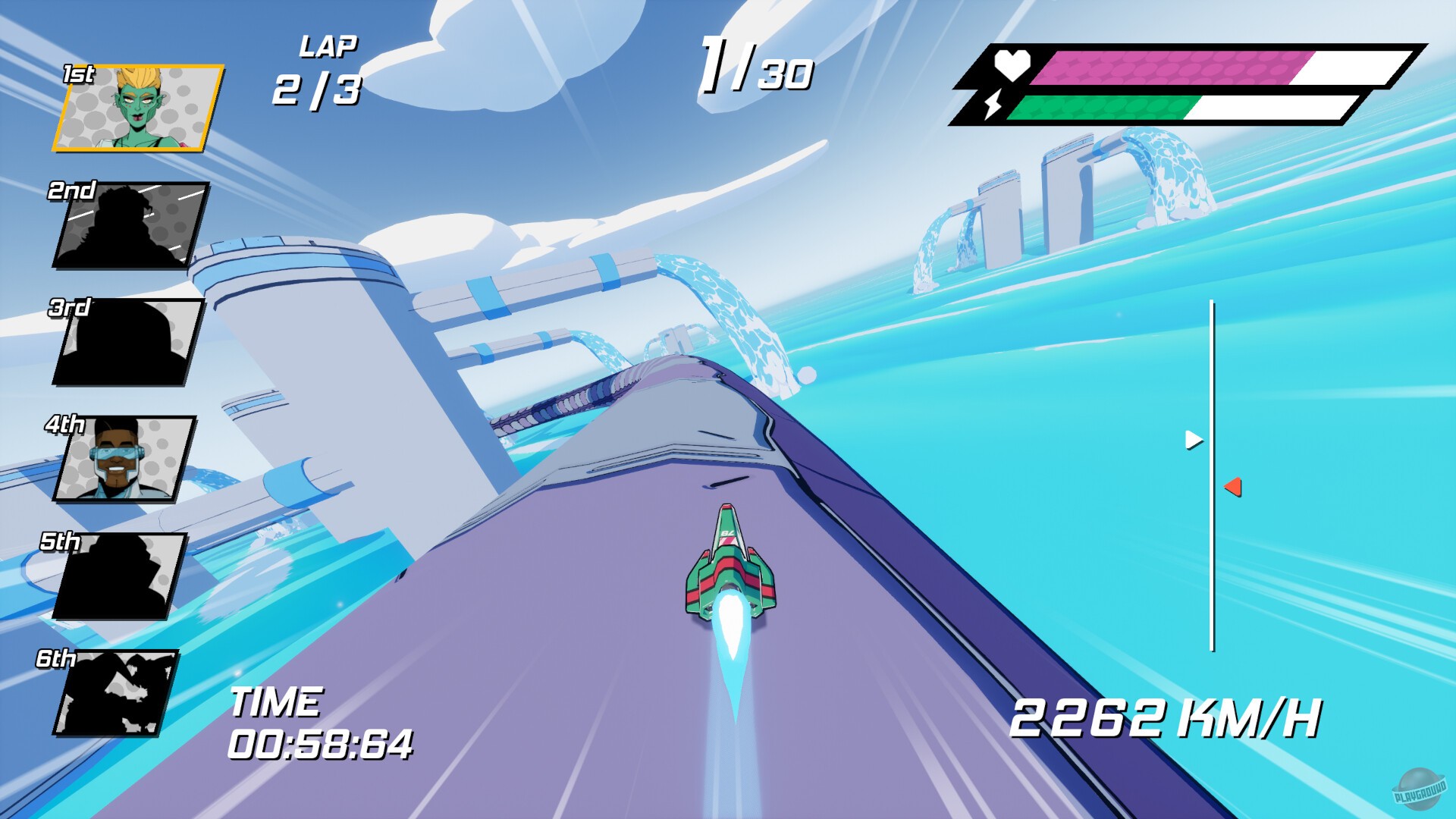
Task: Click the green racing ship on the track
Action: (726, 573)
